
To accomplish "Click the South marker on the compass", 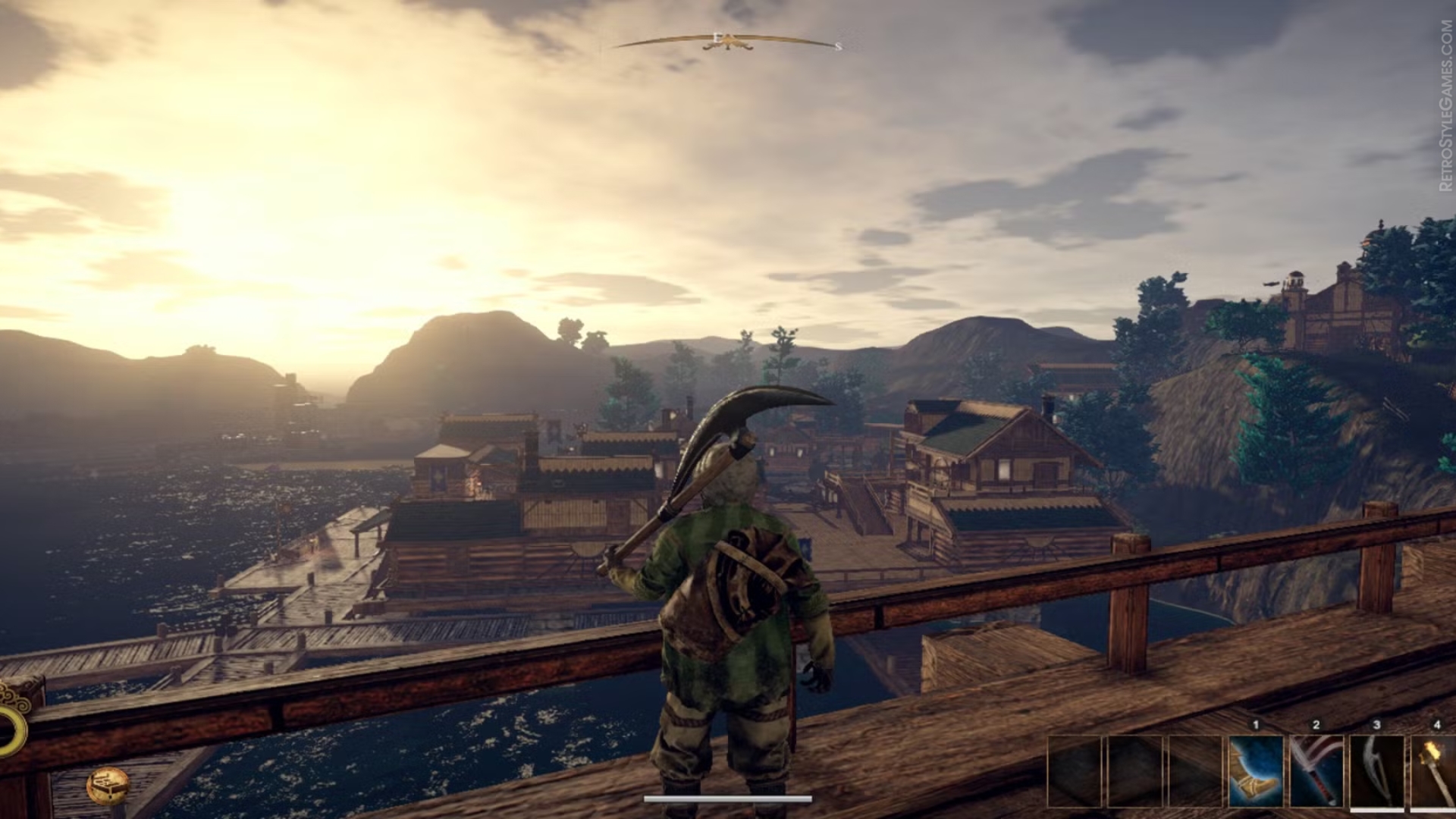I will 838,47.
